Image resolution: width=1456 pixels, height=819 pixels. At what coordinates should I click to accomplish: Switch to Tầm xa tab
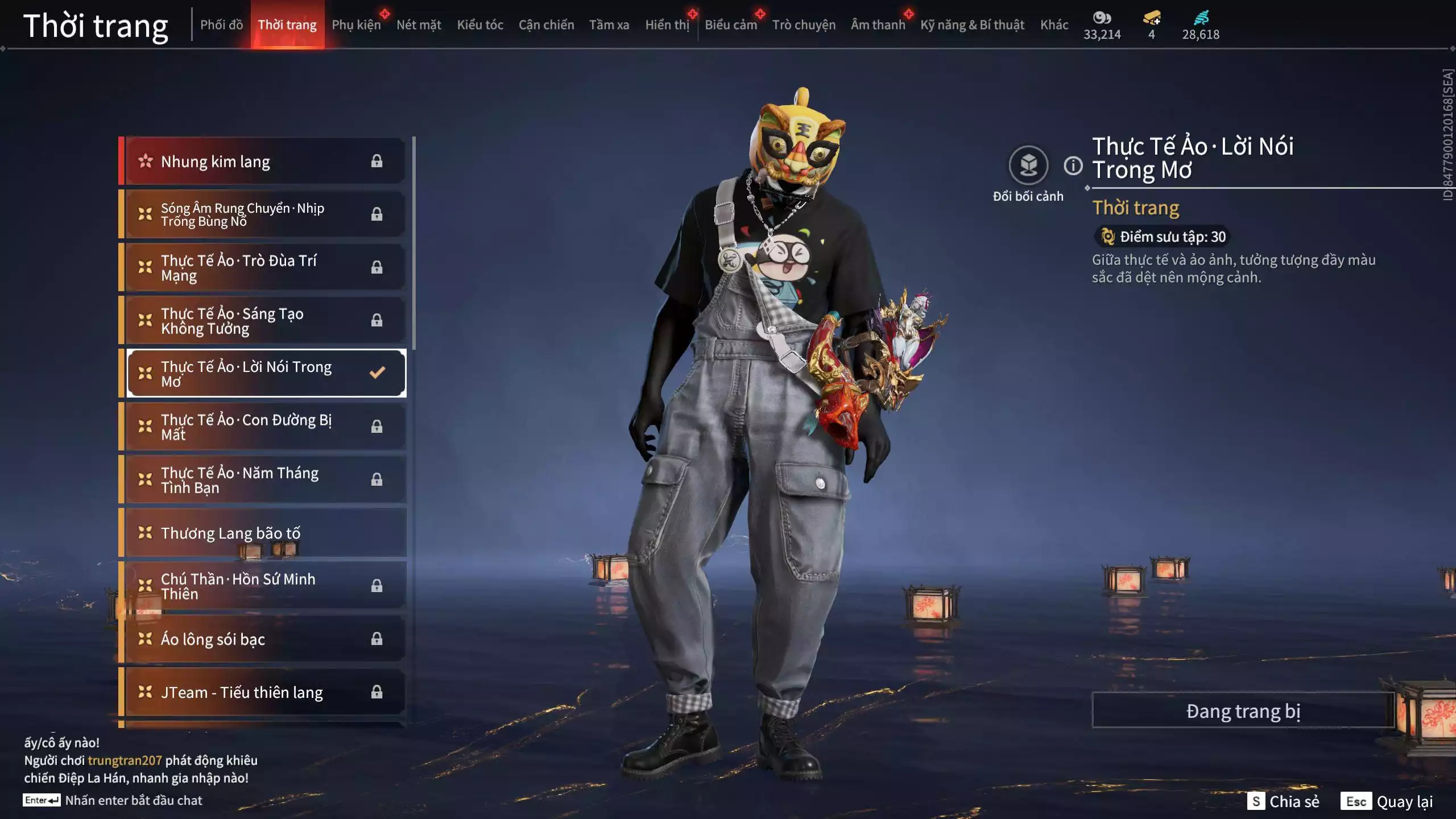pos(609,25)
